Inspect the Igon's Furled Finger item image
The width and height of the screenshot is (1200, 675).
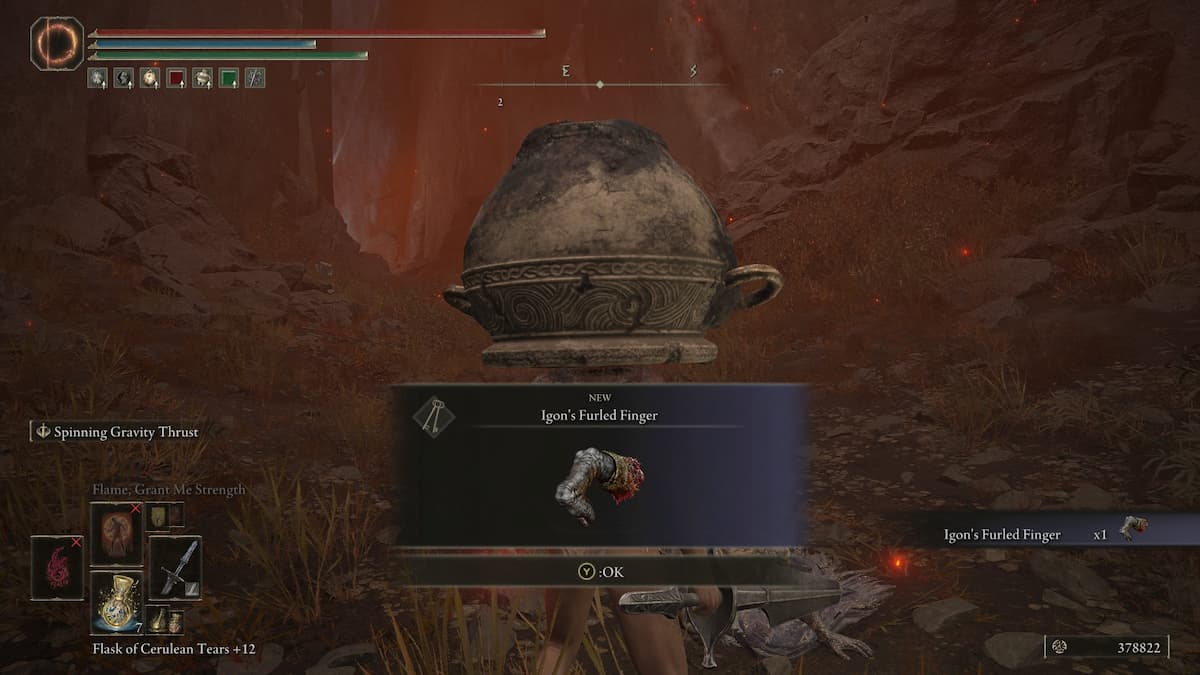(599, 485)
